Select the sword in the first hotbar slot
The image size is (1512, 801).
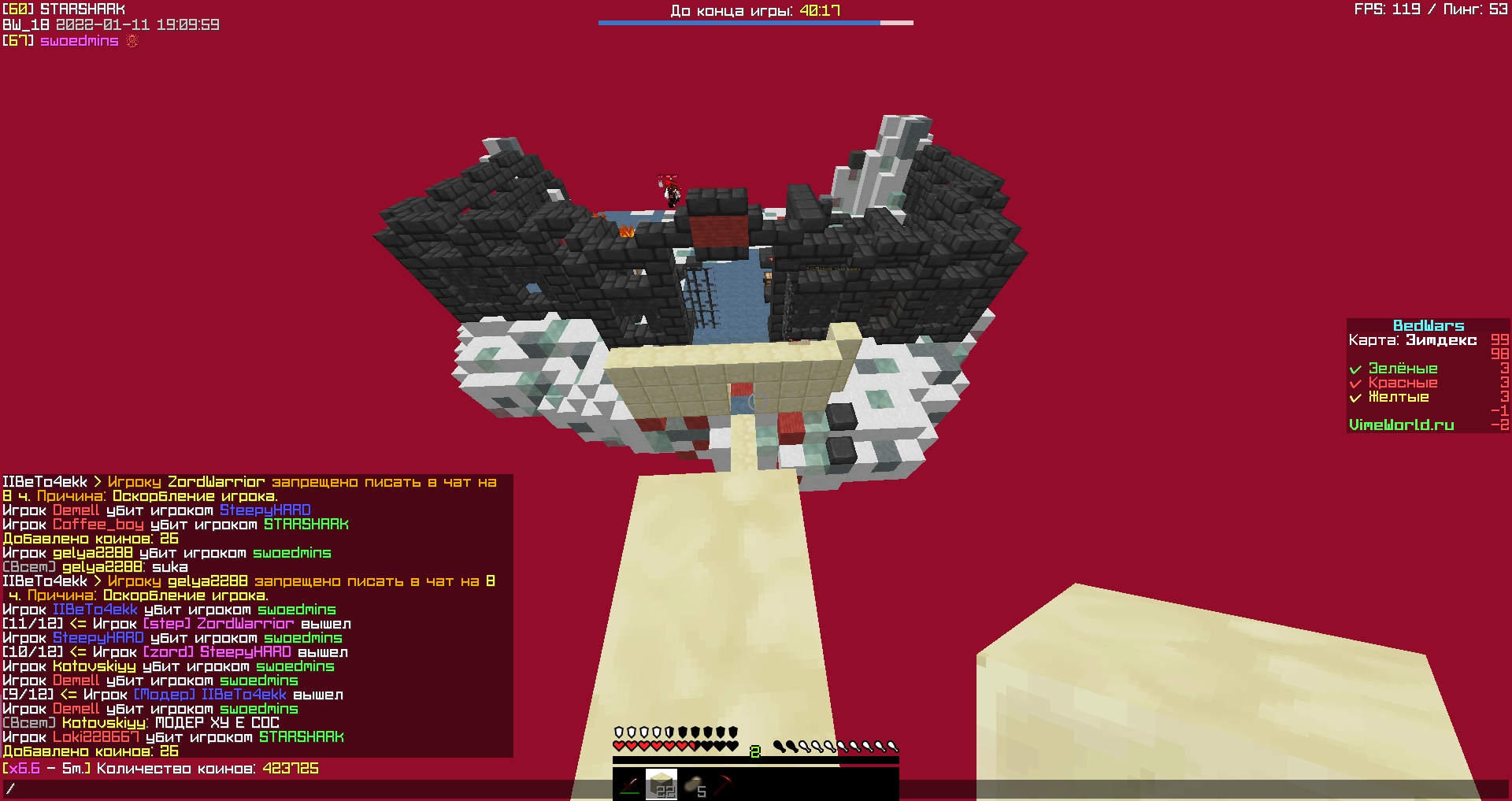[x=630, y=786]
